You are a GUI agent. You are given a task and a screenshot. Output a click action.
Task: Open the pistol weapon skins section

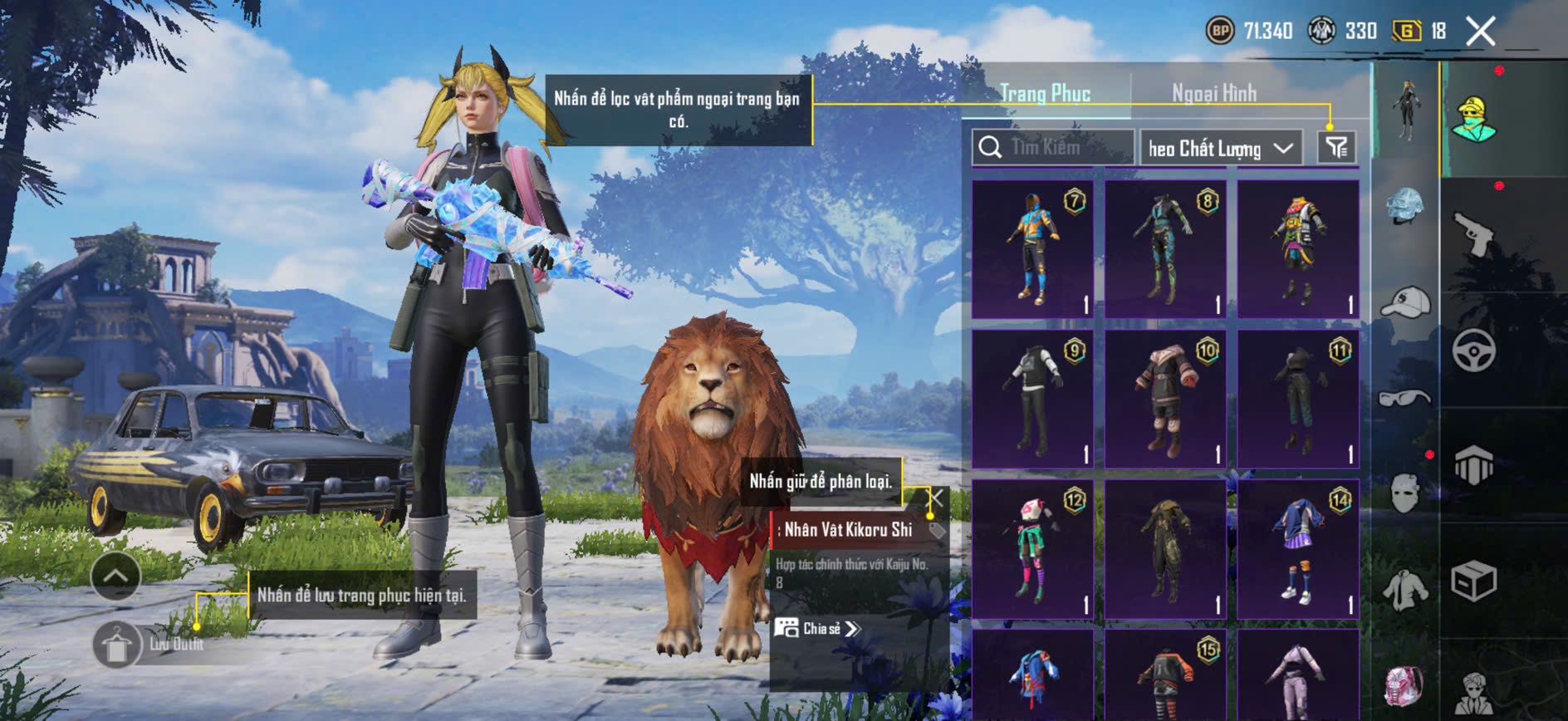pyautogui.click(x=1473, y=234)
